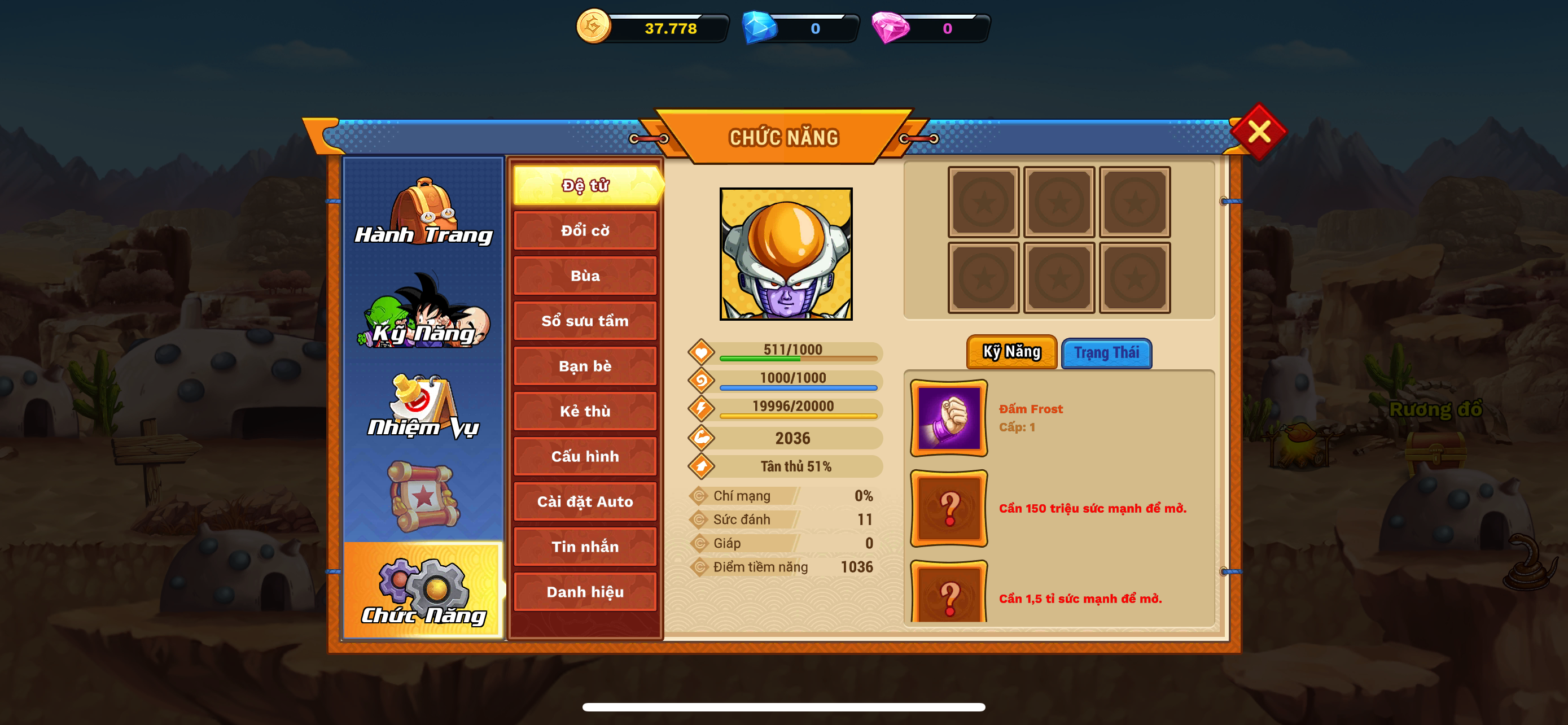Screen dimensions: 1568x725
Task: Click the Frost disciple portrait
Action: tap(786, 254)
